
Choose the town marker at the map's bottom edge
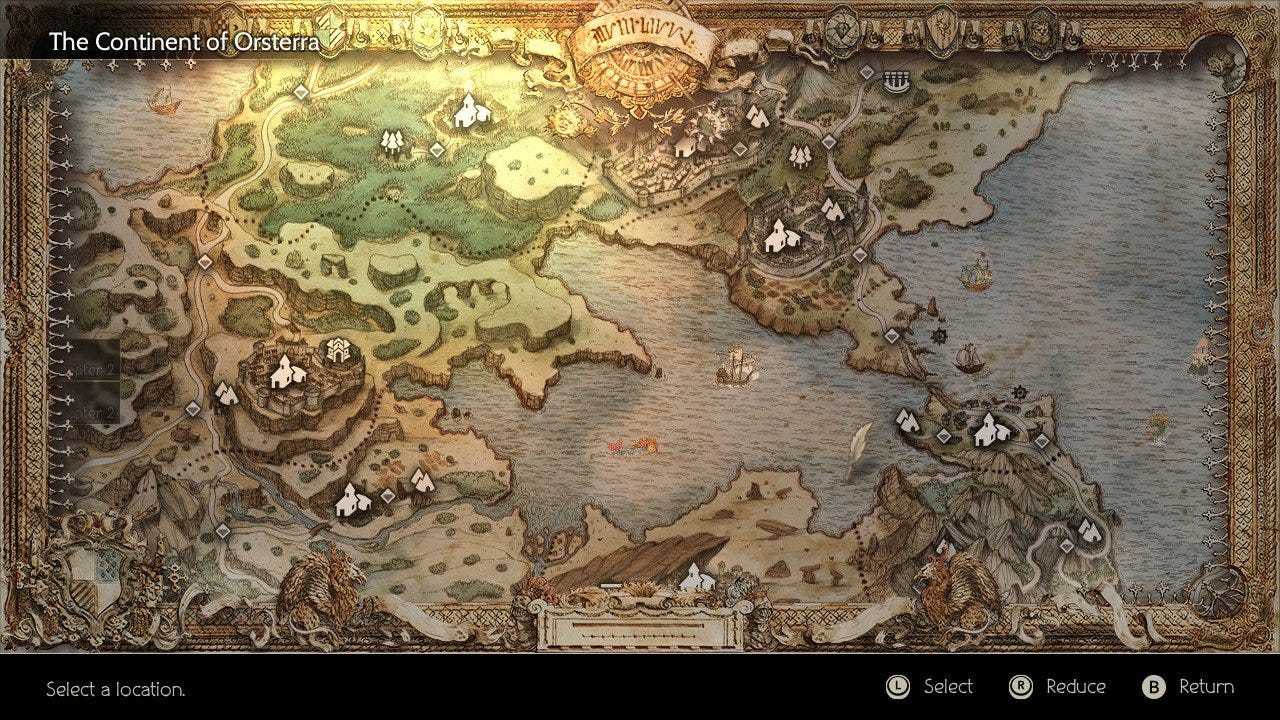pos(696,578)
